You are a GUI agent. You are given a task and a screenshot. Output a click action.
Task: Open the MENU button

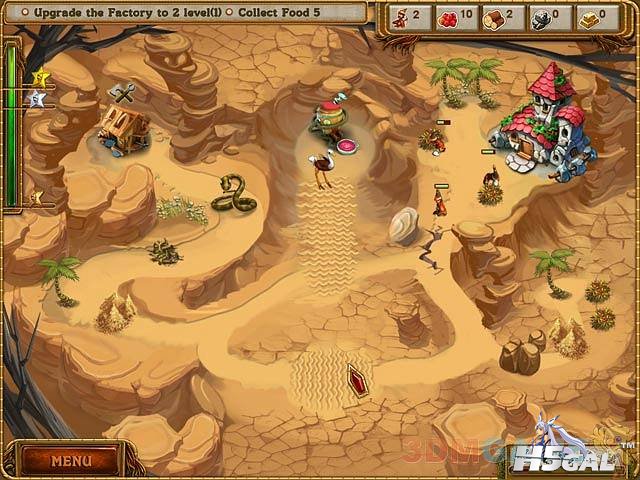71,461
